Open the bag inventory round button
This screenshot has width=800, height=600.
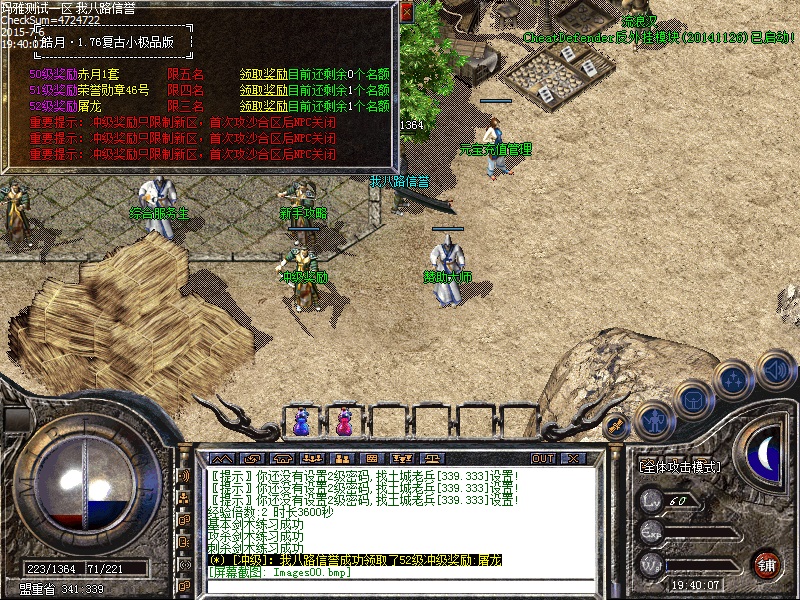693,399
